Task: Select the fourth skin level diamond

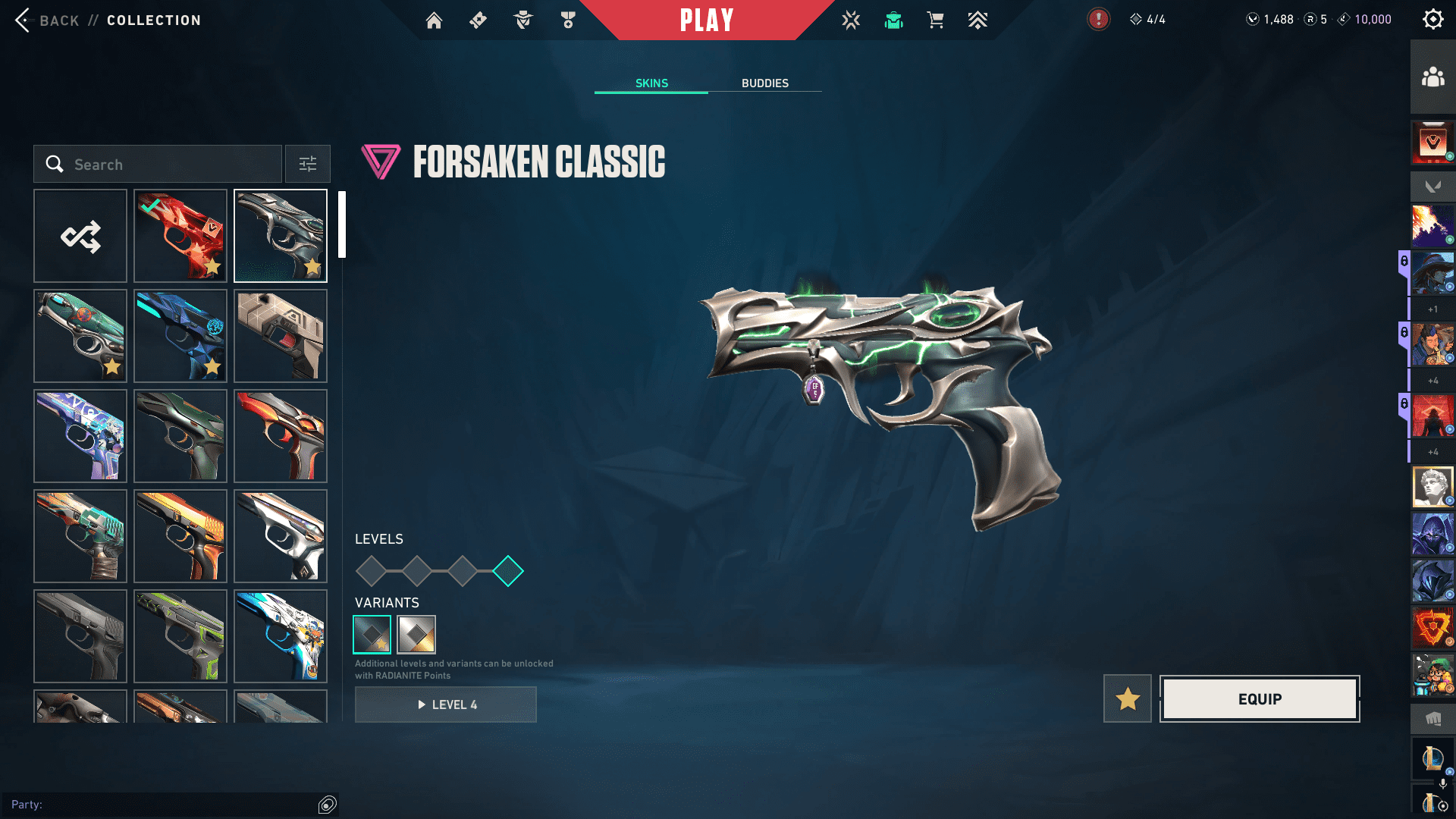Action: 508,571
